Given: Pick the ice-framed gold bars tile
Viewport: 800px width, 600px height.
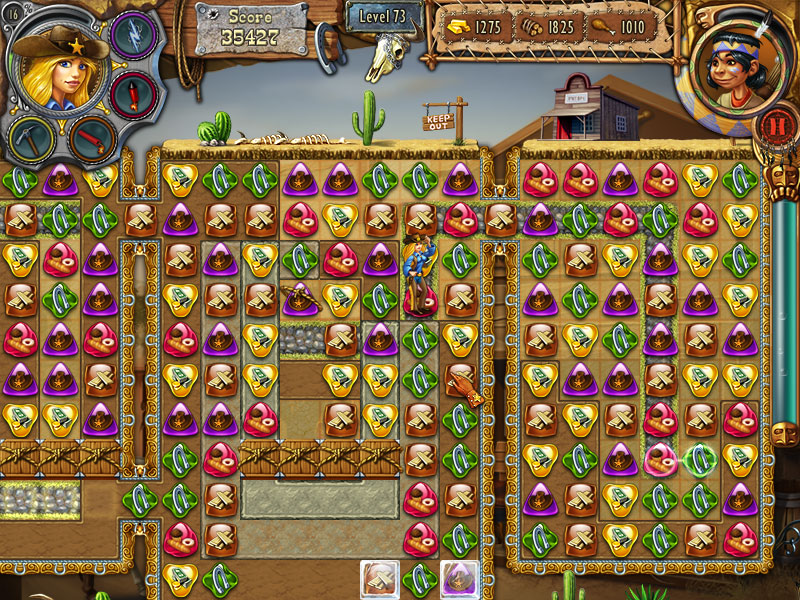Looking at the screenshot, I should click(380, 578).
